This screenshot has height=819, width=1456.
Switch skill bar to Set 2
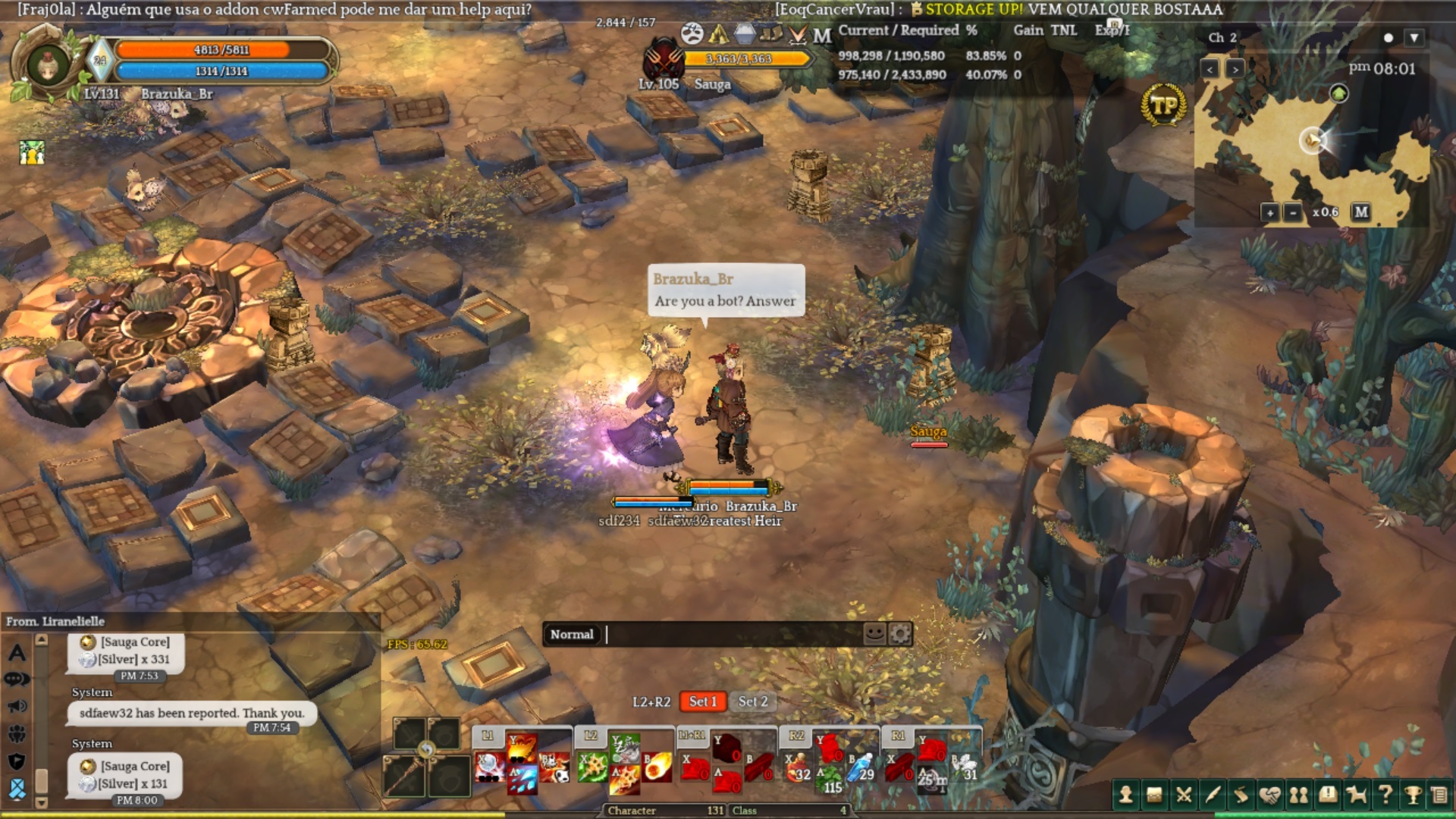[x=753, y=701]
